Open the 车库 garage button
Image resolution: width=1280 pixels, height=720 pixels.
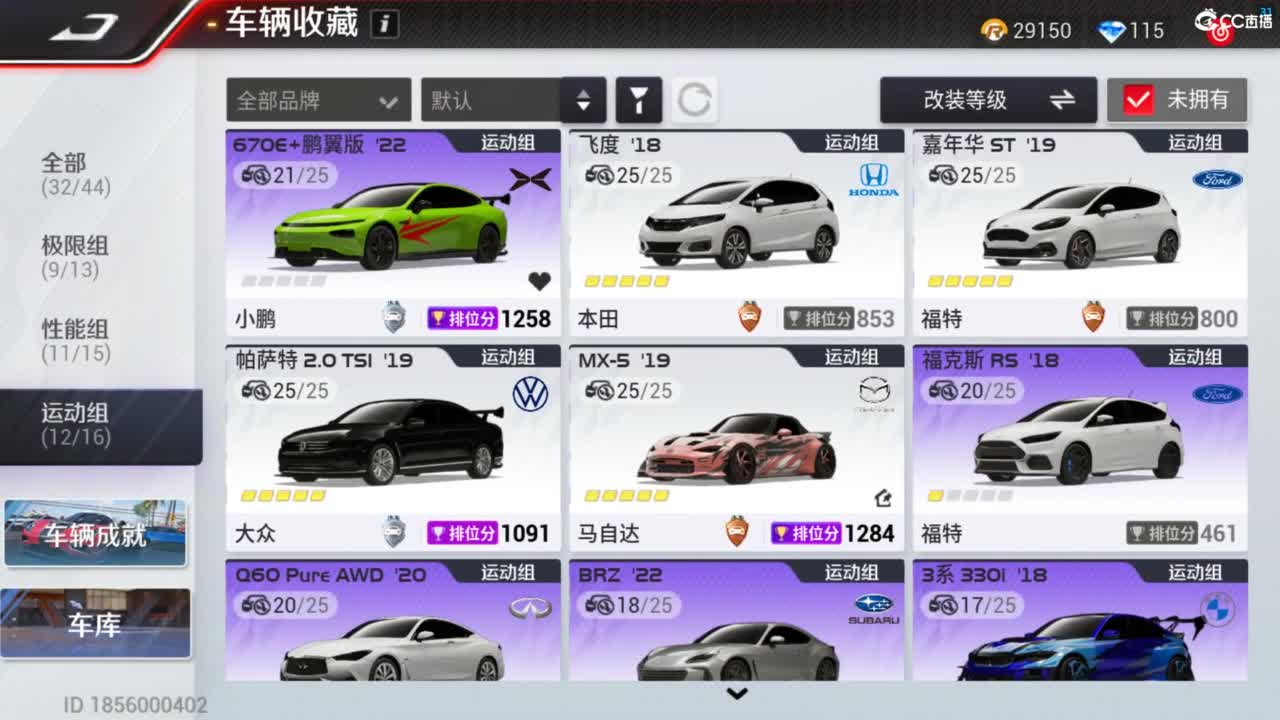[x=95, y=622]
